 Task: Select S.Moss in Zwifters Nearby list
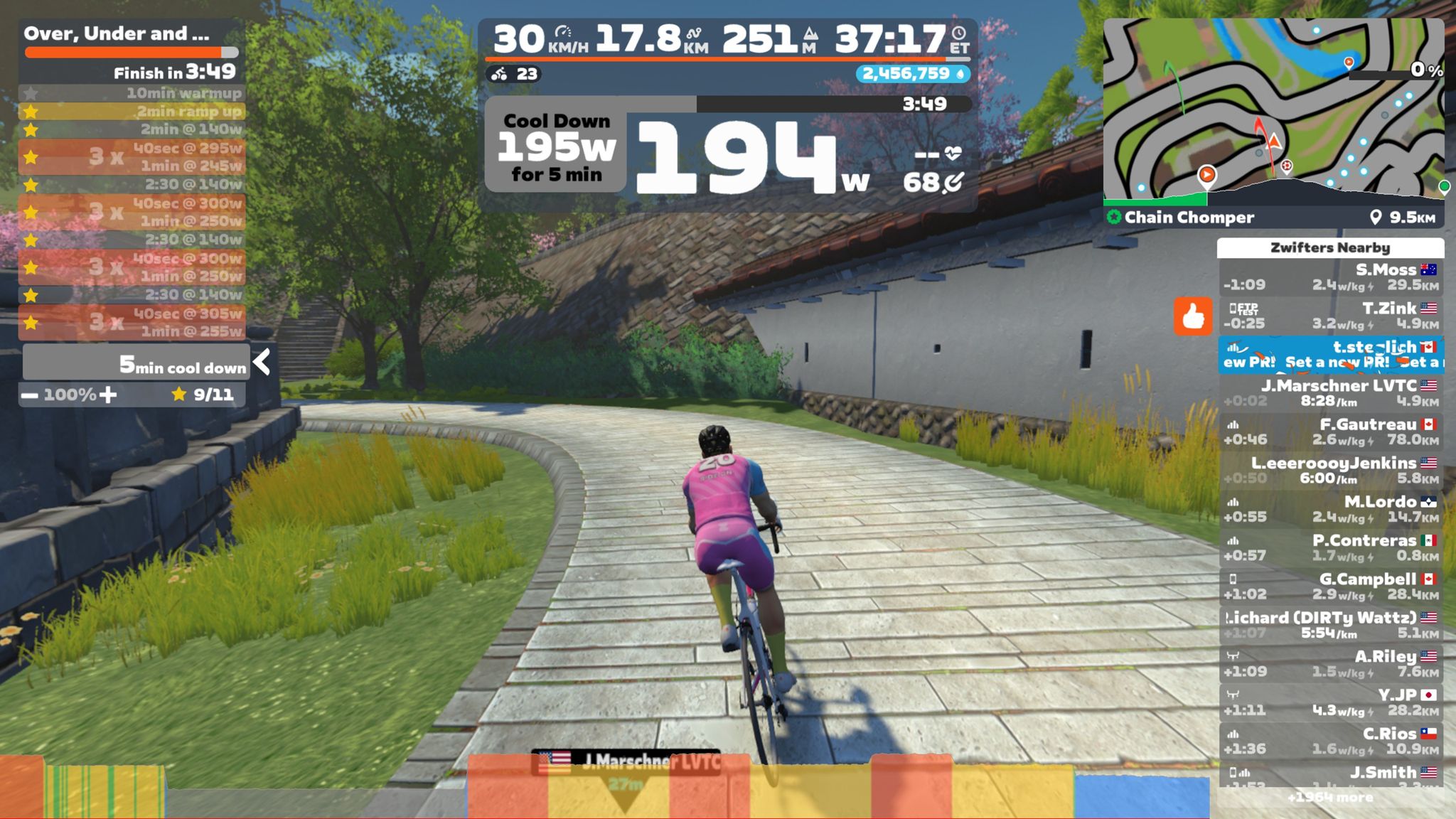click(1330, 277)
